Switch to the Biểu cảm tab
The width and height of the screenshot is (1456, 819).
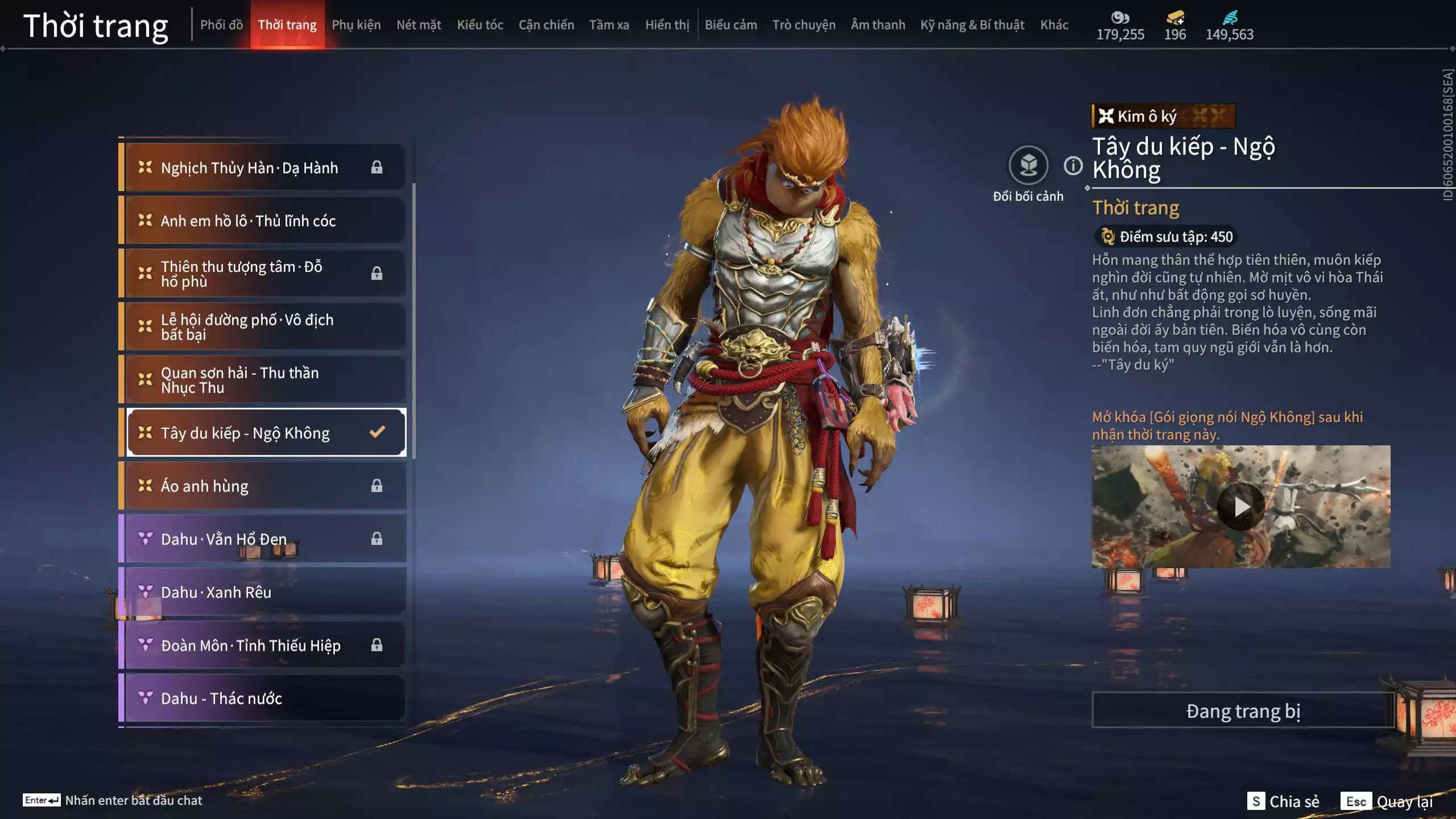[x=731, y=25]
